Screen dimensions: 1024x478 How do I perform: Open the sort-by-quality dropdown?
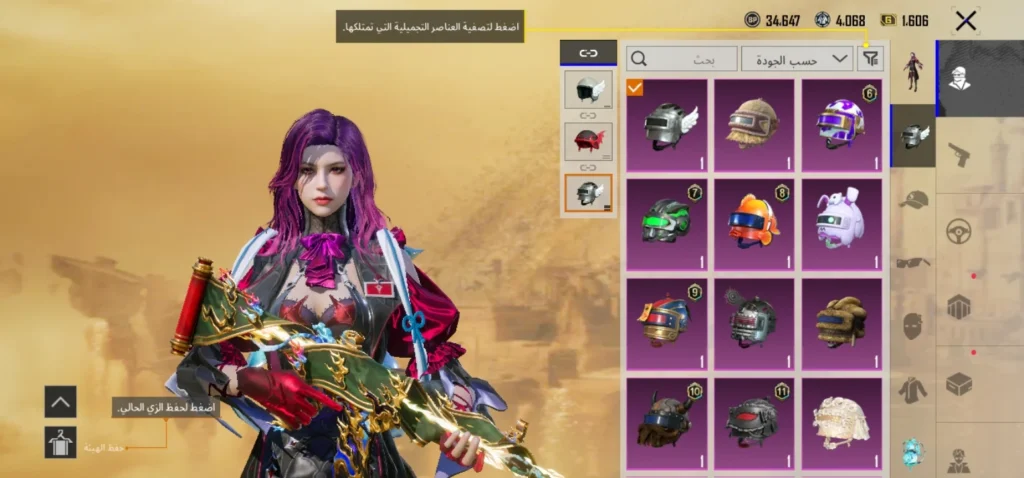tap(797, 59)
